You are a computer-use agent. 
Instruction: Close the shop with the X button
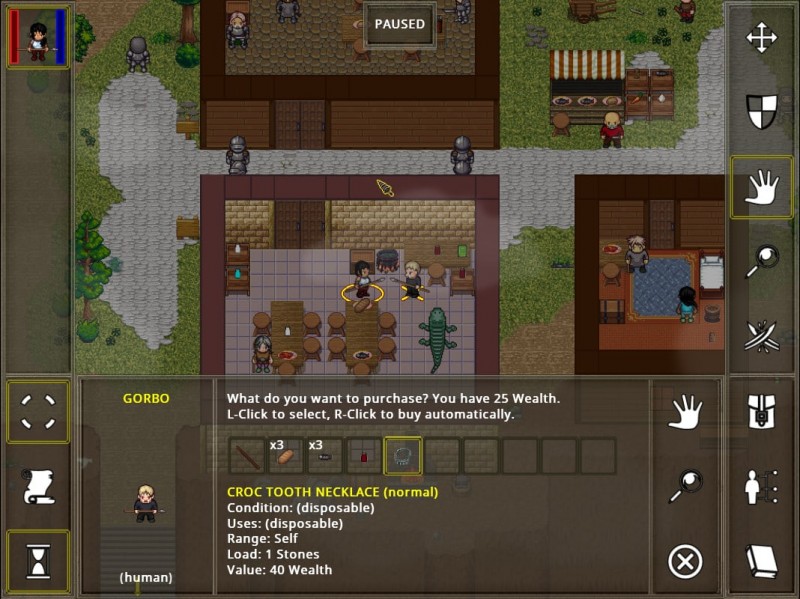tap(685, 562)
